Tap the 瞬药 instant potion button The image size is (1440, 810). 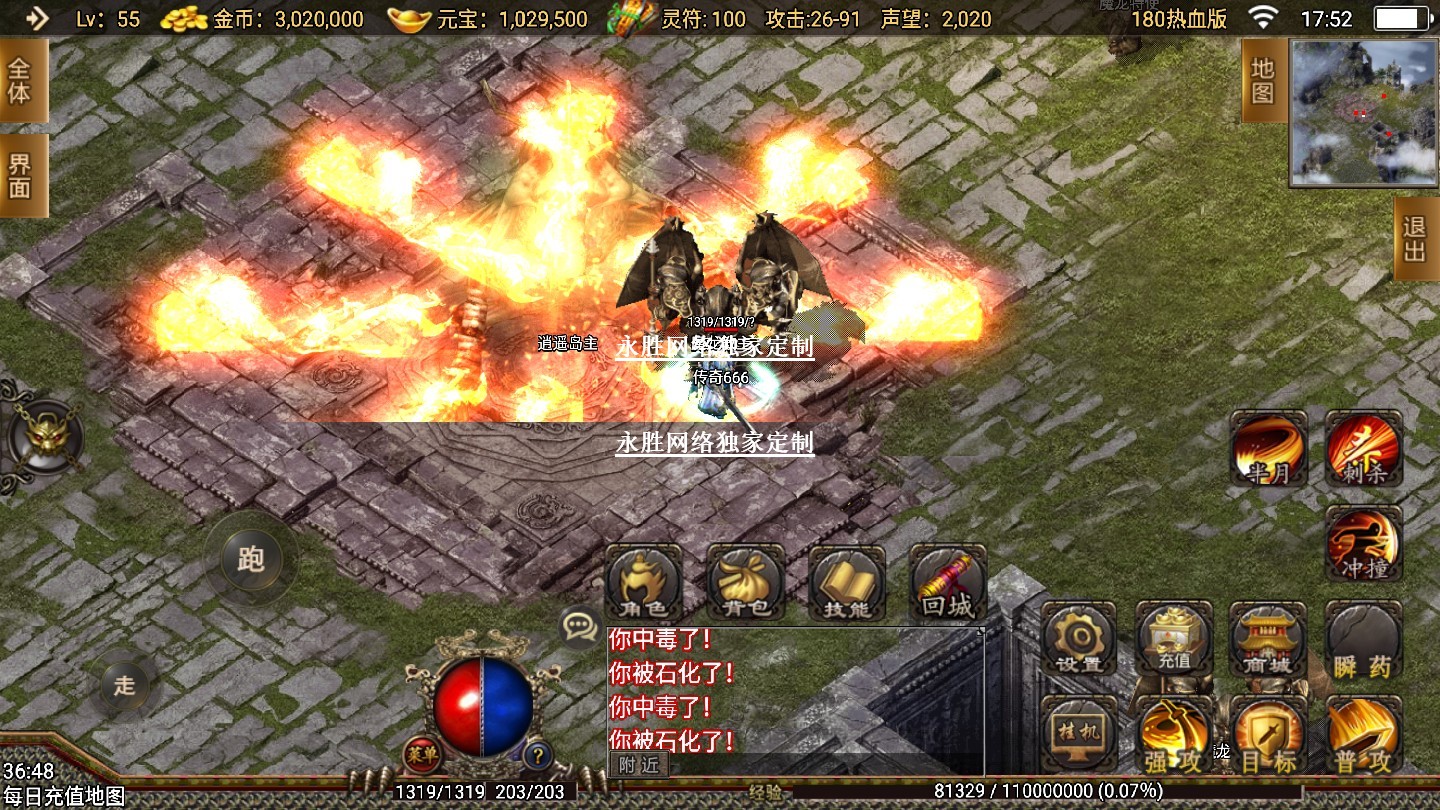click(x=1364, y=640)
